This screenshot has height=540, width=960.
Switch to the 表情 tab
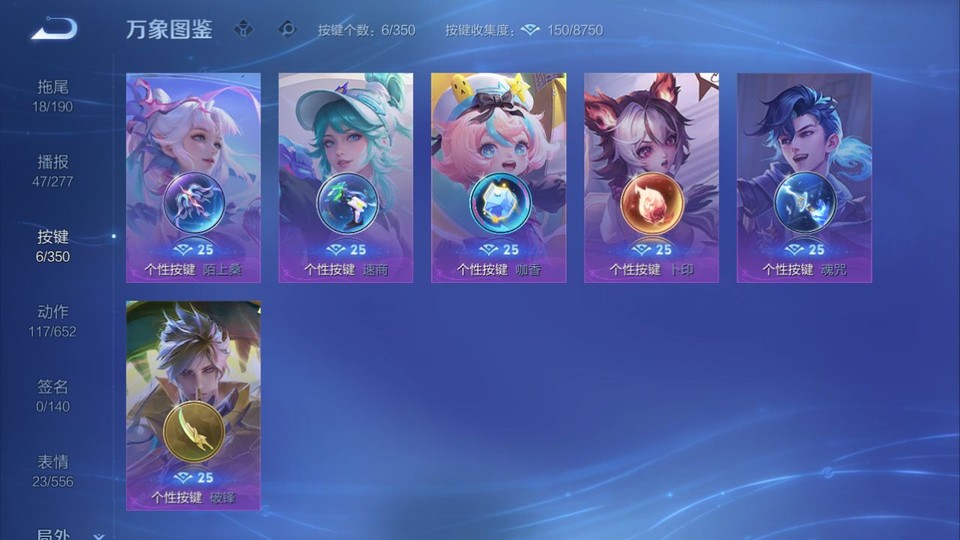pos(53,470)
